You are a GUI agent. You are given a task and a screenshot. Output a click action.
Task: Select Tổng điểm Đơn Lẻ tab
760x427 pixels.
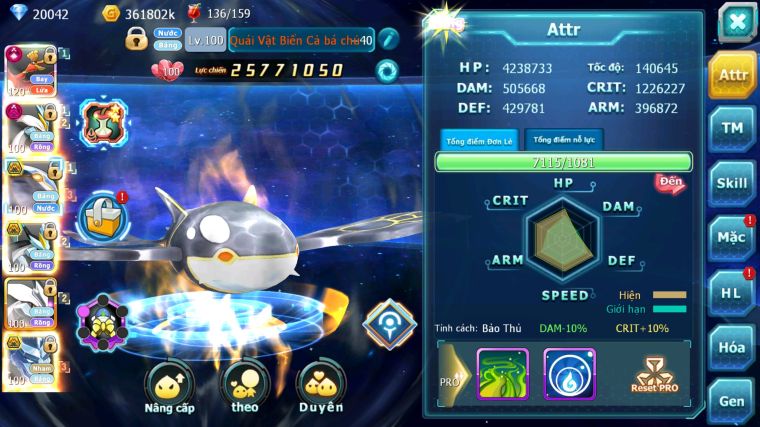pos(479,140)
